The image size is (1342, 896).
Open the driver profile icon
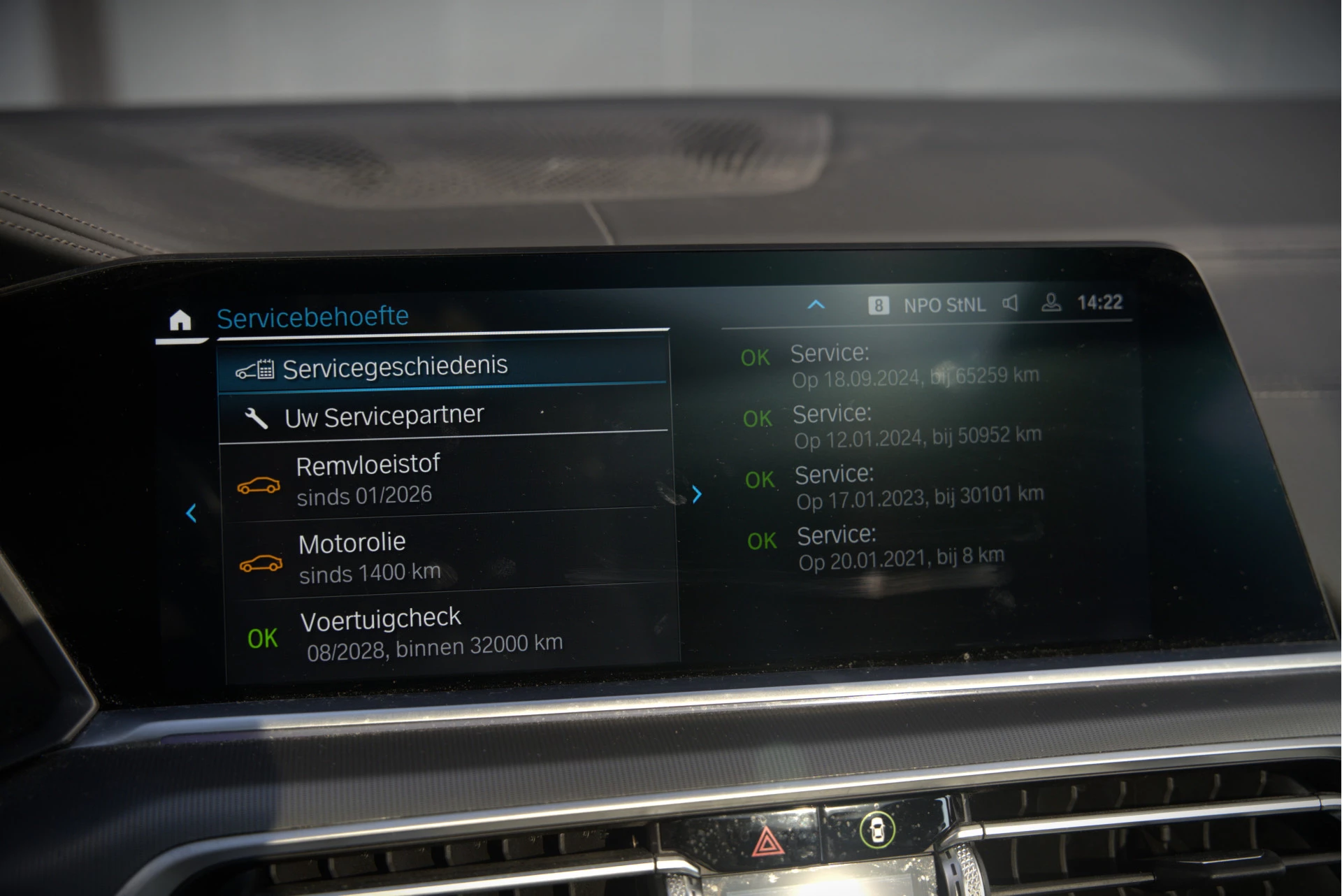(1051, 303)
